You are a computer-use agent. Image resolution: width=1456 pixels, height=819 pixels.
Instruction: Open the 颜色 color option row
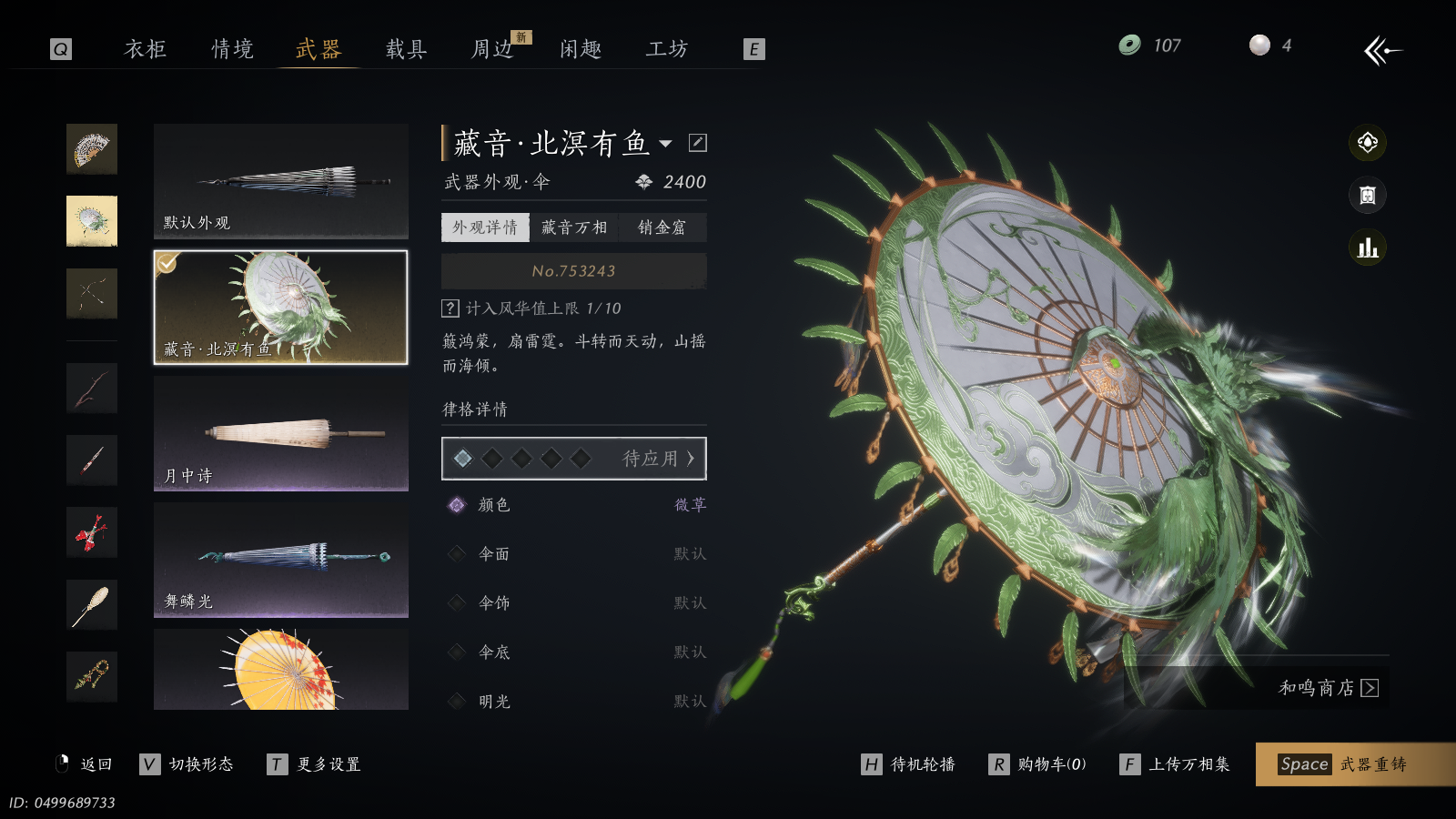click(574, 505)
